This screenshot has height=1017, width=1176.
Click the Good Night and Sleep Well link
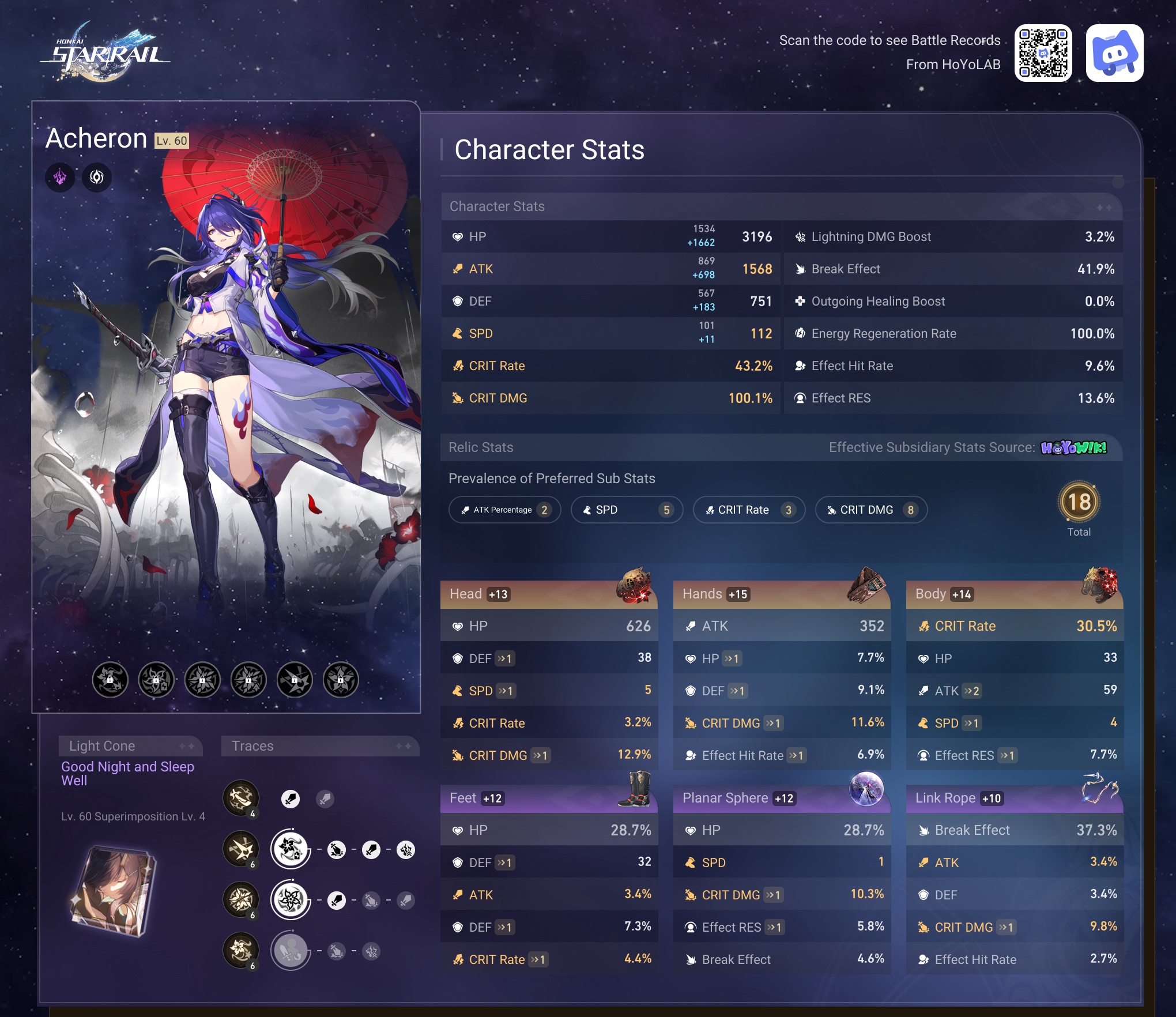(x=128, y=774)
